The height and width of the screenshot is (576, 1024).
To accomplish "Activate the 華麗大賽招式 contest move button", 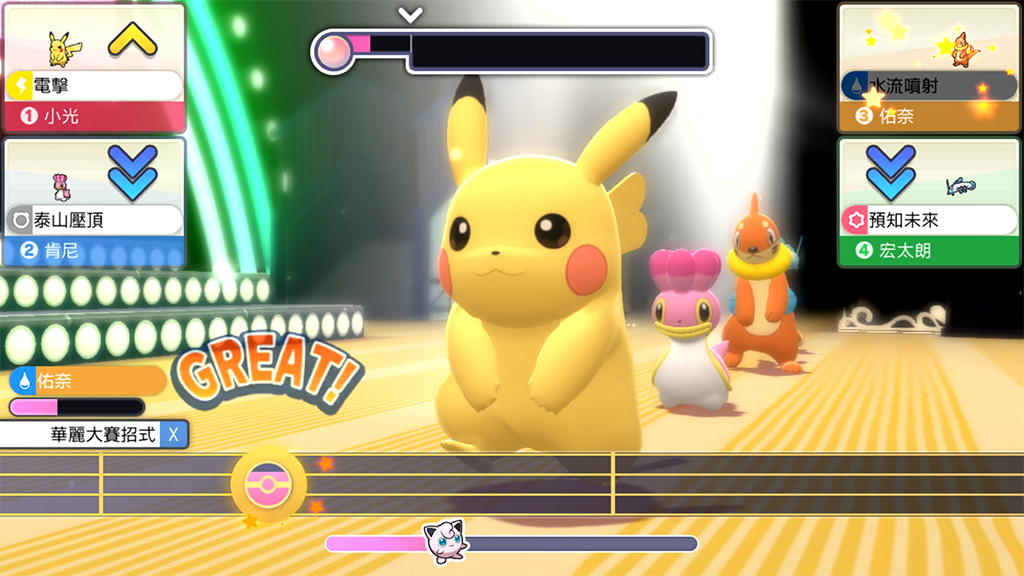I will [94, 434].
